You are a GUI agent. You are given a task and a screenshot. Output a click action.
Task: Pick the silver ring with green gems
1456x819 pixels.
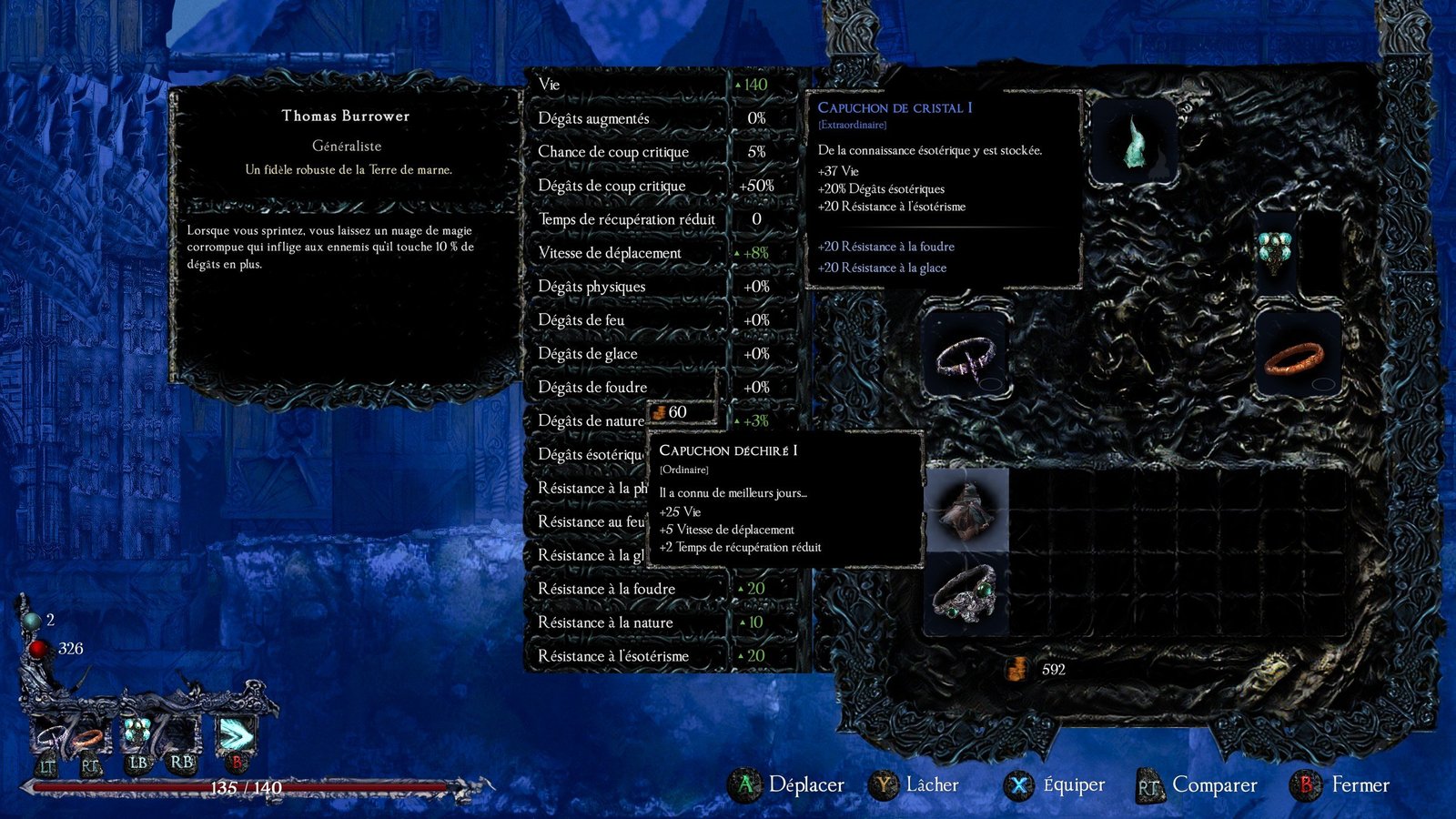coord(966,594)
